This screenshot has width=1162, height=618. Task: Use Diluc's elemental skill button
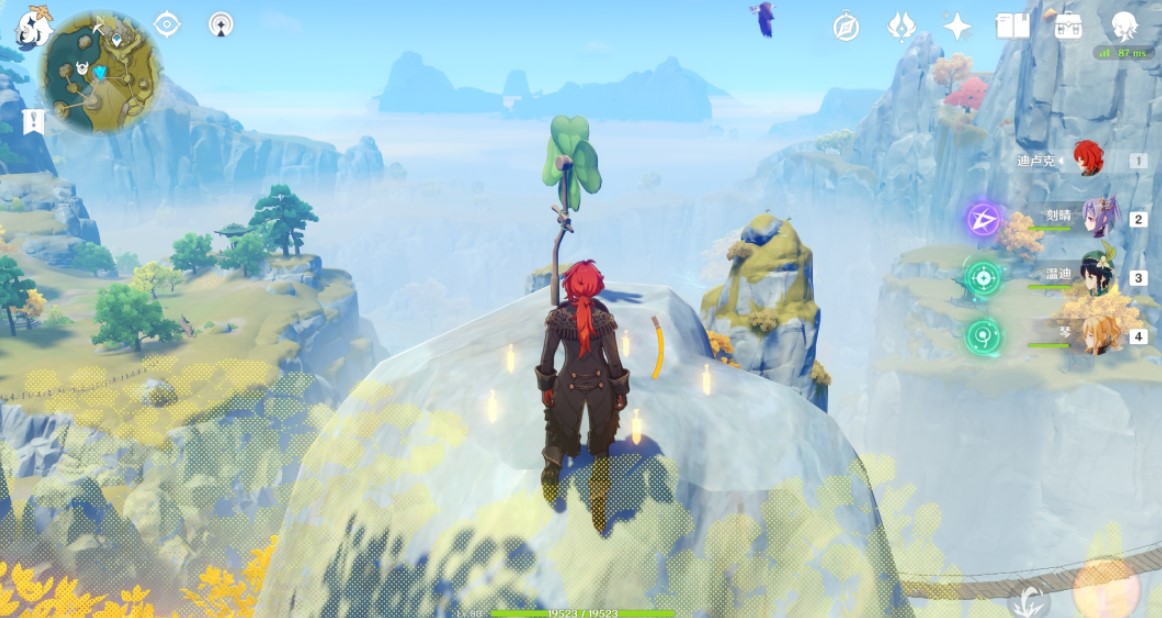tap(1029, 601)
